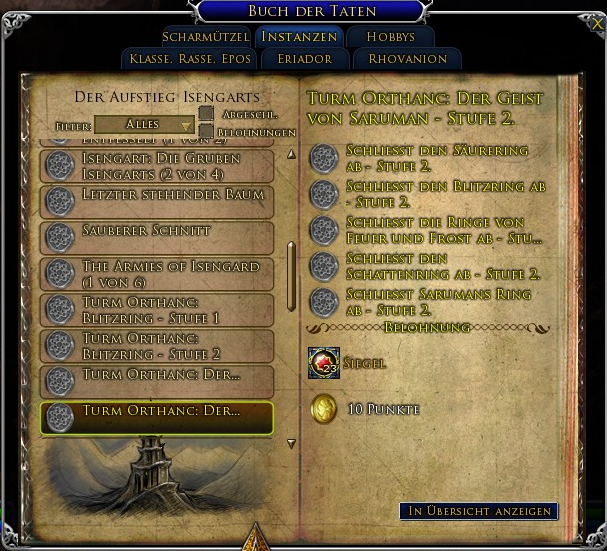Click the Siegel reward icon
Viewport: 607px width, 551px height.
click(324, 364)
